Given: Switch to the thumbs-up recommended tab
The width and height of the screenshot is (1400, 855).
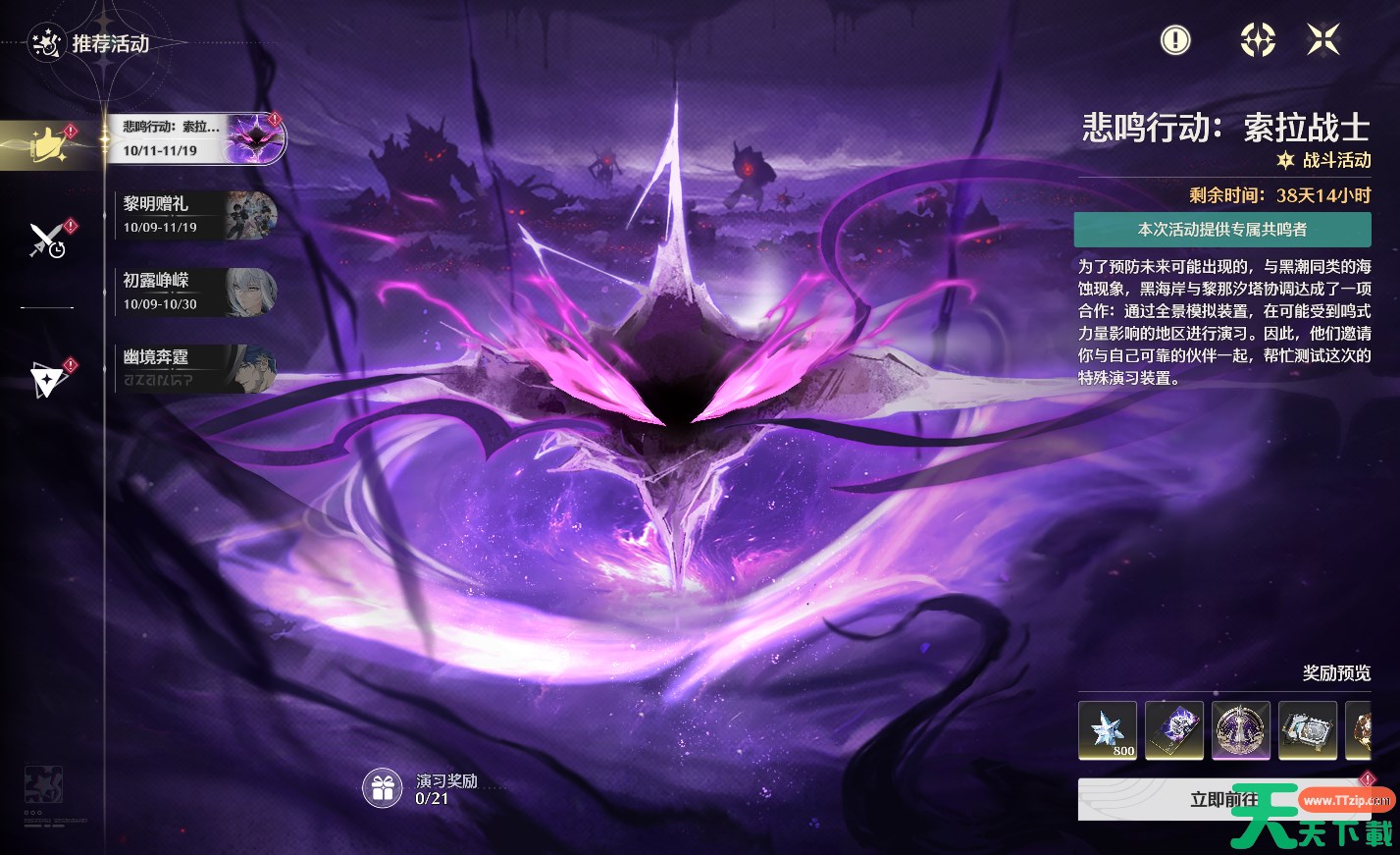Looking at the screenshot, I should point(46,145).
